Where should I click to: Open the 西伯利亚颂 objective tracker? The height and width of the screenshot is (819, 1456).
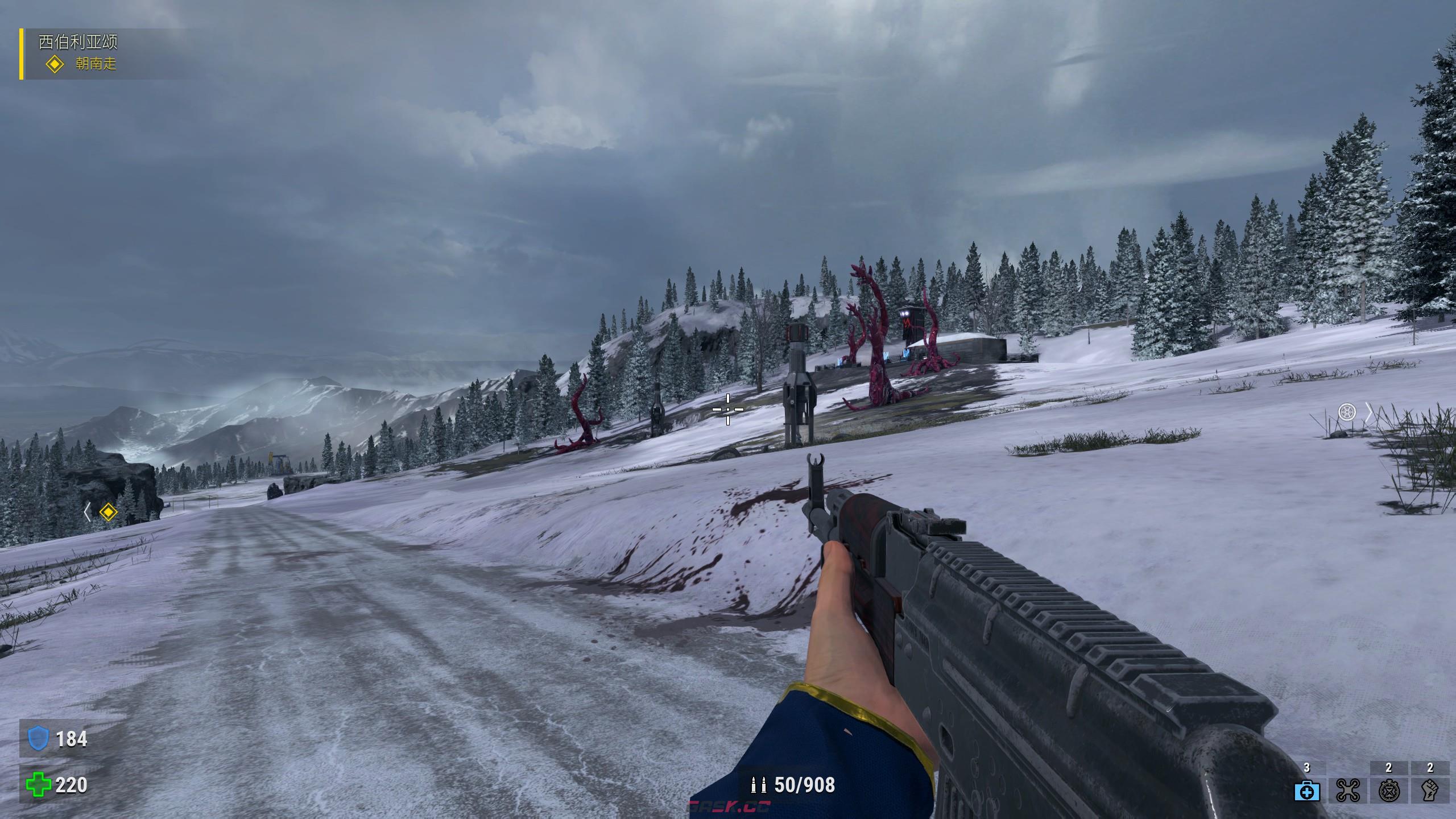78,42
